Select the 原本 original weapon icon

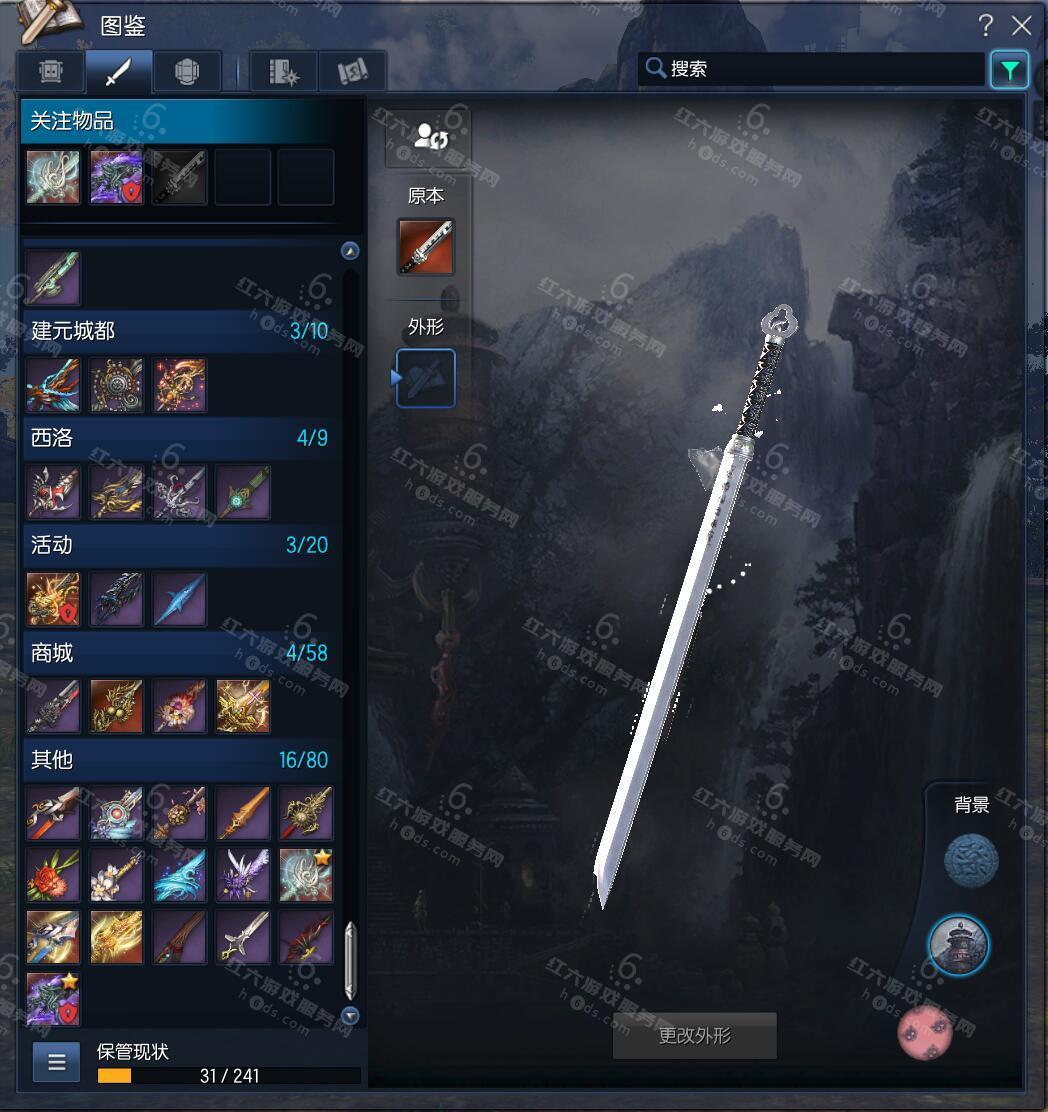coord(426,247)
